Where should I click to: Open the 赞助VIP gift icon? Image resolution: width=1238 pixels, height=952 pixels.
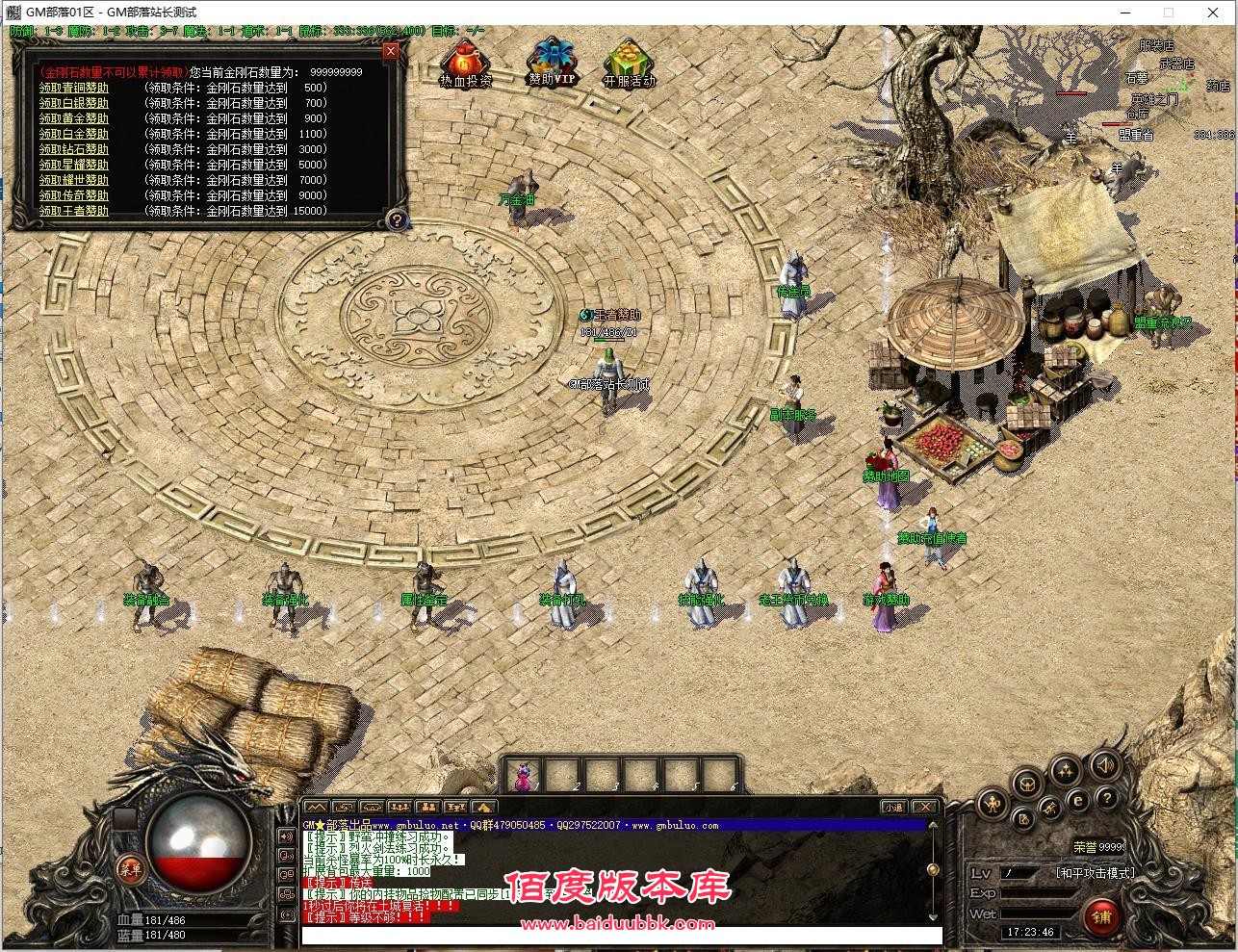(x=552, y=63)
